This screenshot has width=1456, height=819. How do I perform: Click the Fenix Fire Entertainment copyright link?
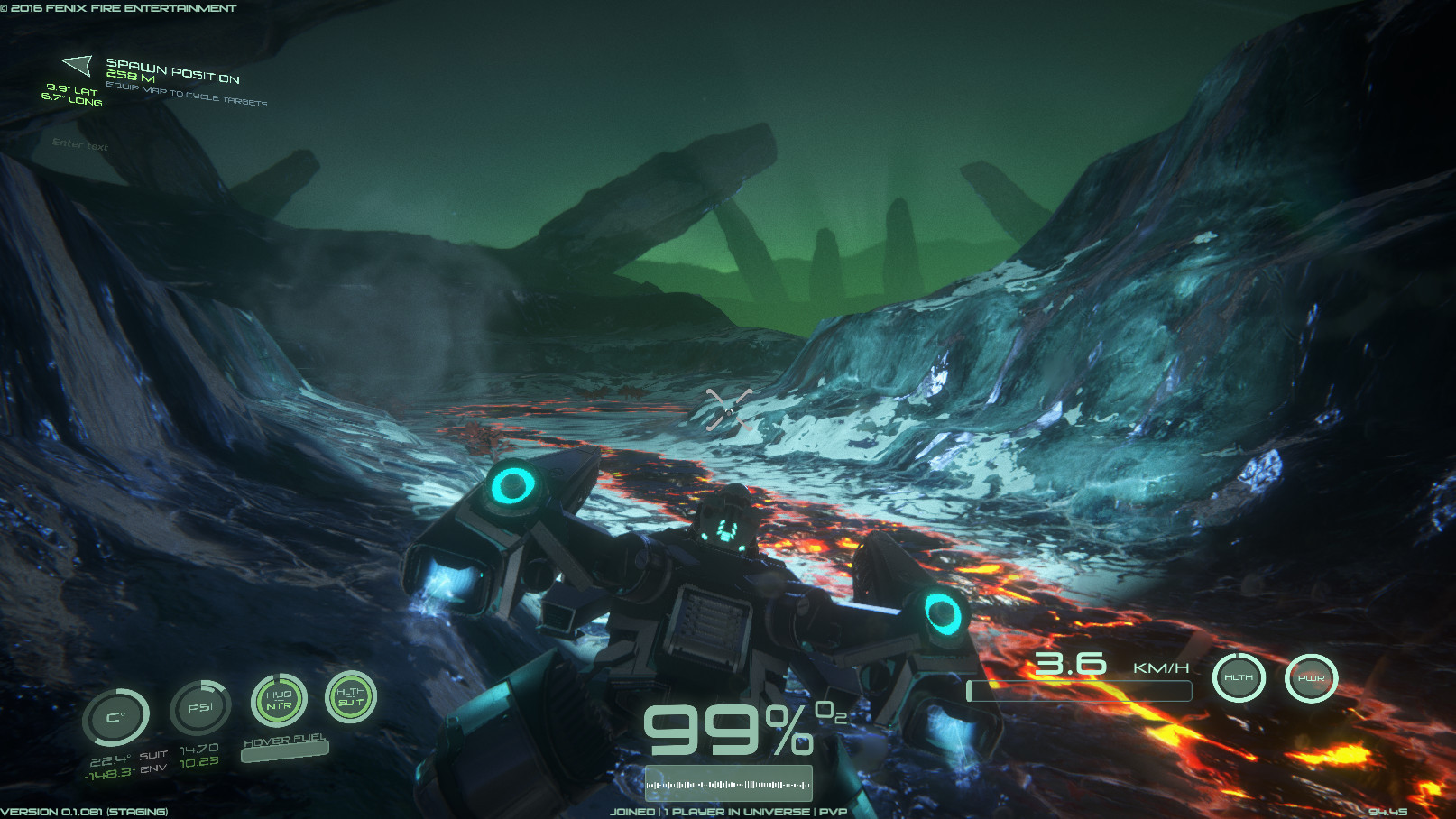click(118, 7)
